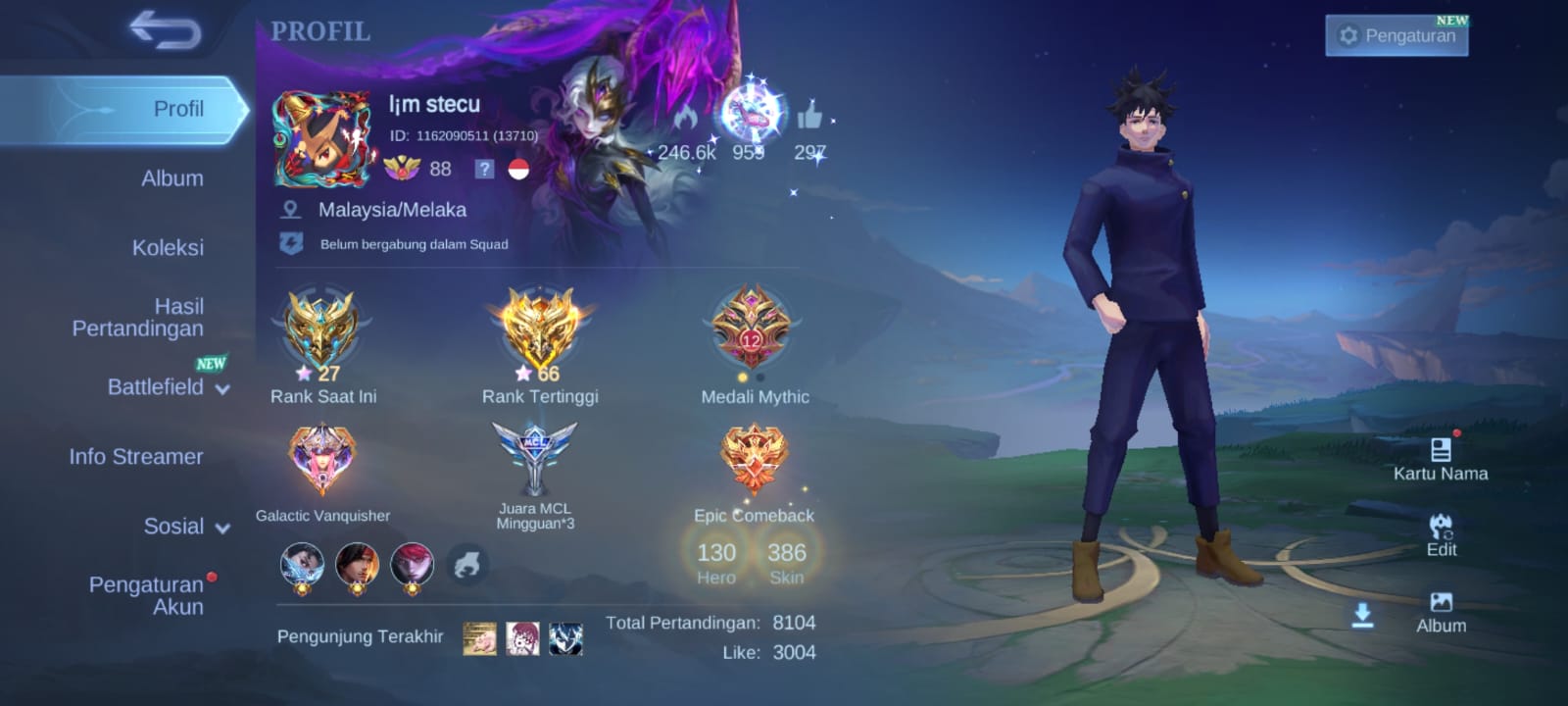Viewport: 1568px width, 706px height.
Task: Open the Medali Mythic badge
Action: coord(752,328)
